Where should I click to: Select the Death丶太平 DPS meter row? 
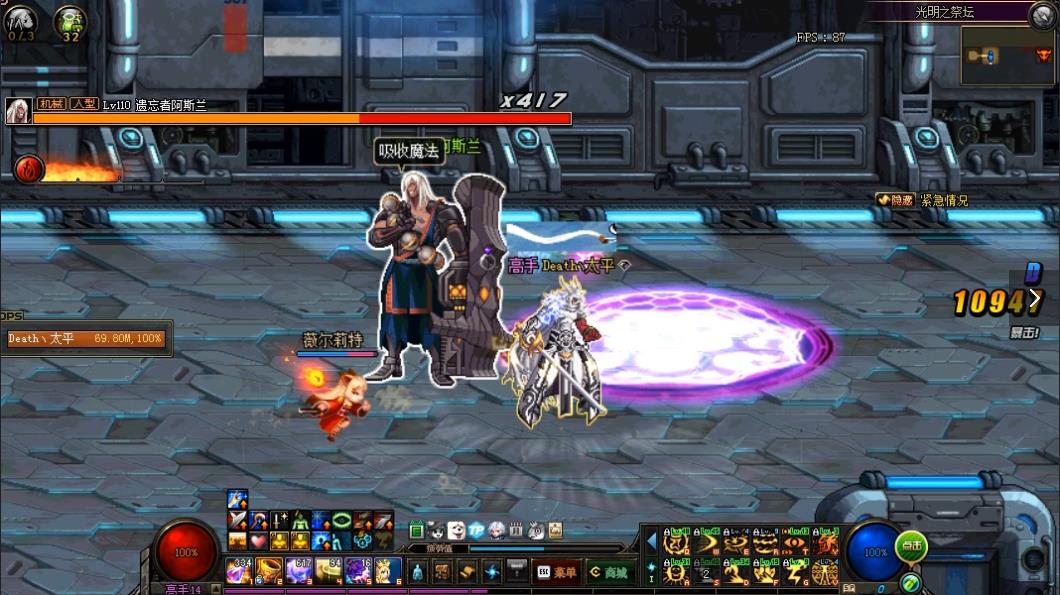86,339
